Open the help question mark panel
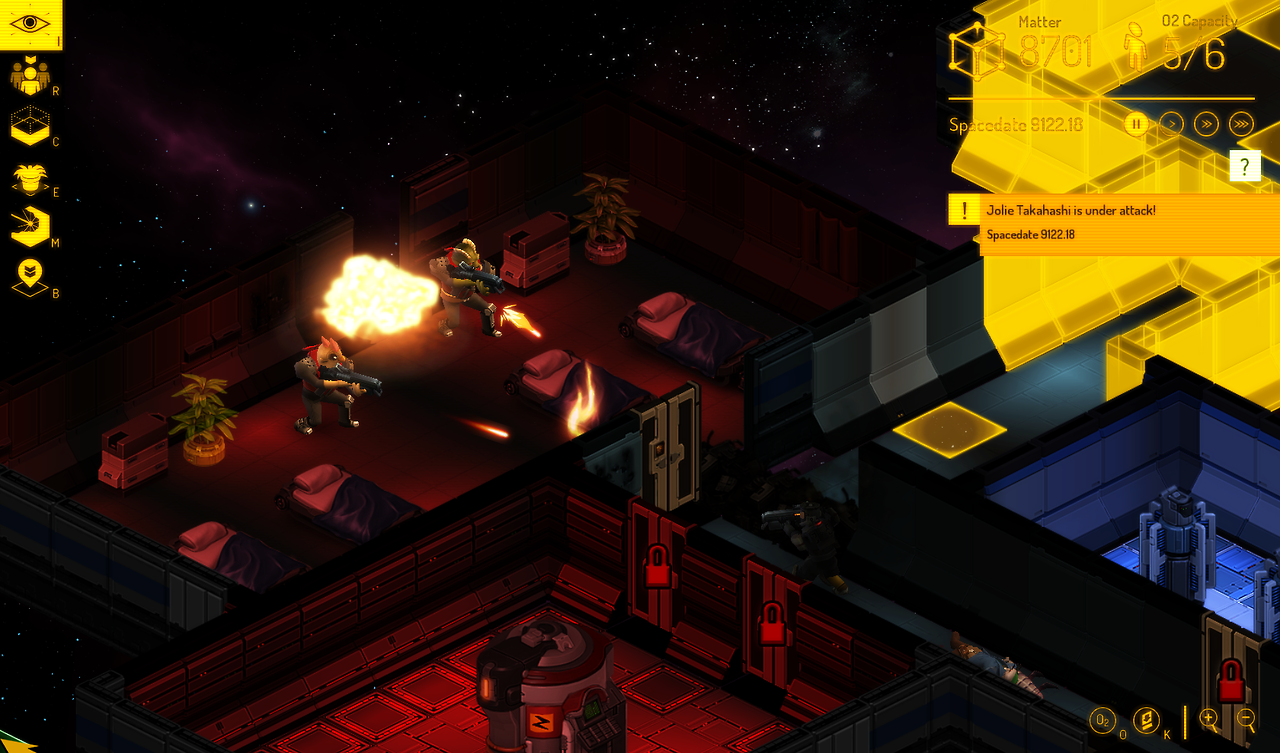This screenshot has height=753, width=1280. pos(1245,164)
